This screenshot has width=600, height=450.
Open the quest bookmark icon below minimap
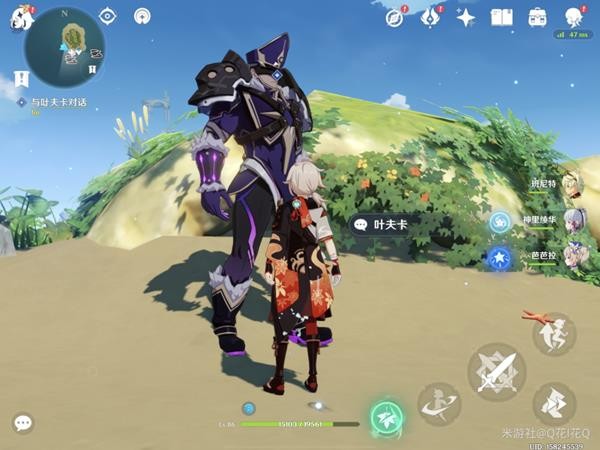click(x=22, y=79)
